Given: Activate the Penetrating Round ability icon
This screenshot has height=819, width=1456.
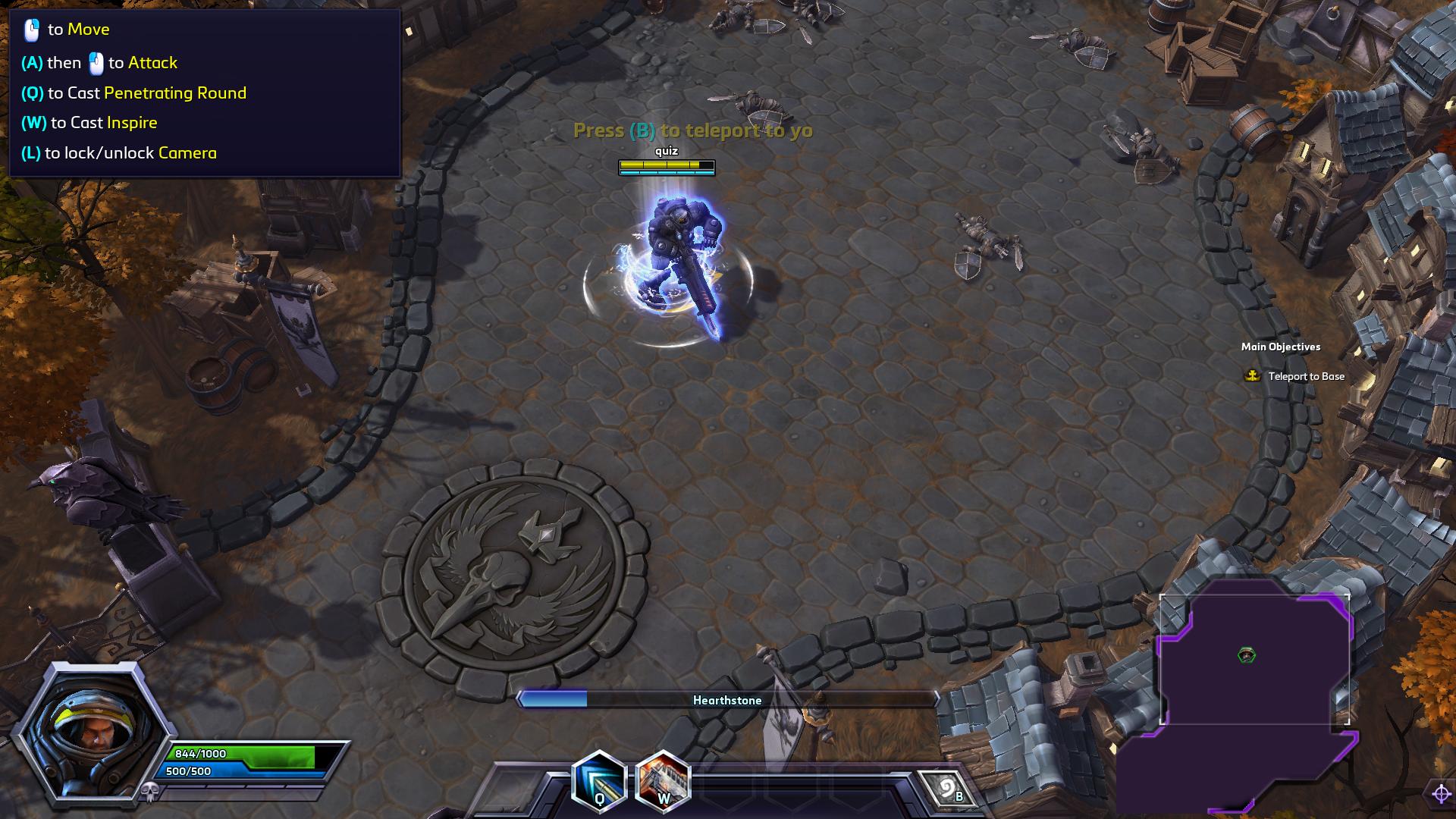Looking at the screenshot, I should (599, 781).
